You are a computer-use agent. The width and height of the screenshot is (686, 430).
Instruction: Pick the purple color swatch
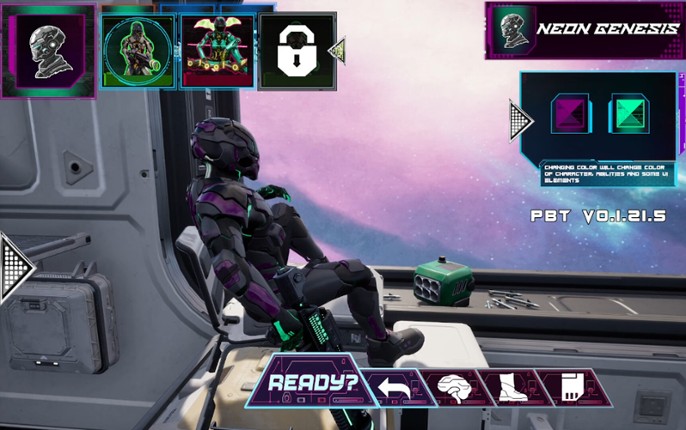click(x=571, y=115)
